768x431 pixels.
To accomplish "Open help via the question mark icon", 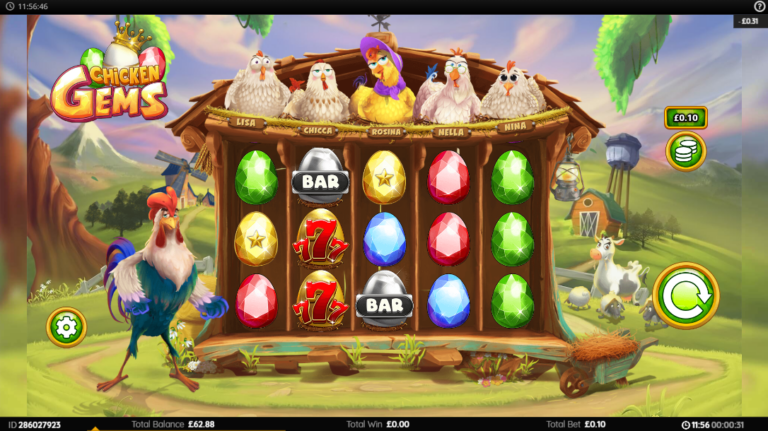I will point(758,6).
